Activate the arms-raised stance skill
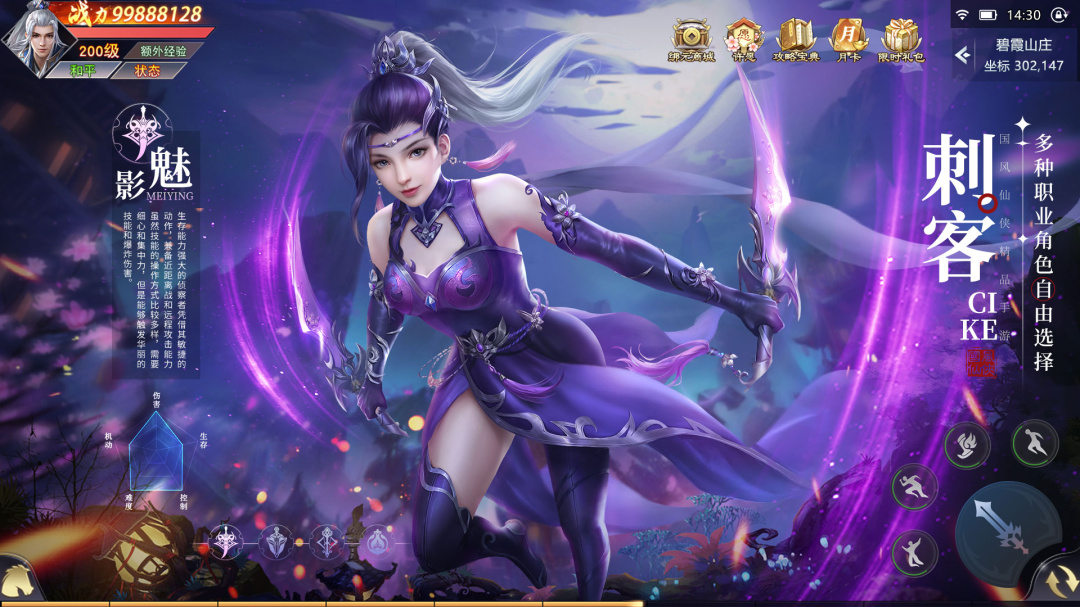1080x607 pixels. tap(914, 552)
